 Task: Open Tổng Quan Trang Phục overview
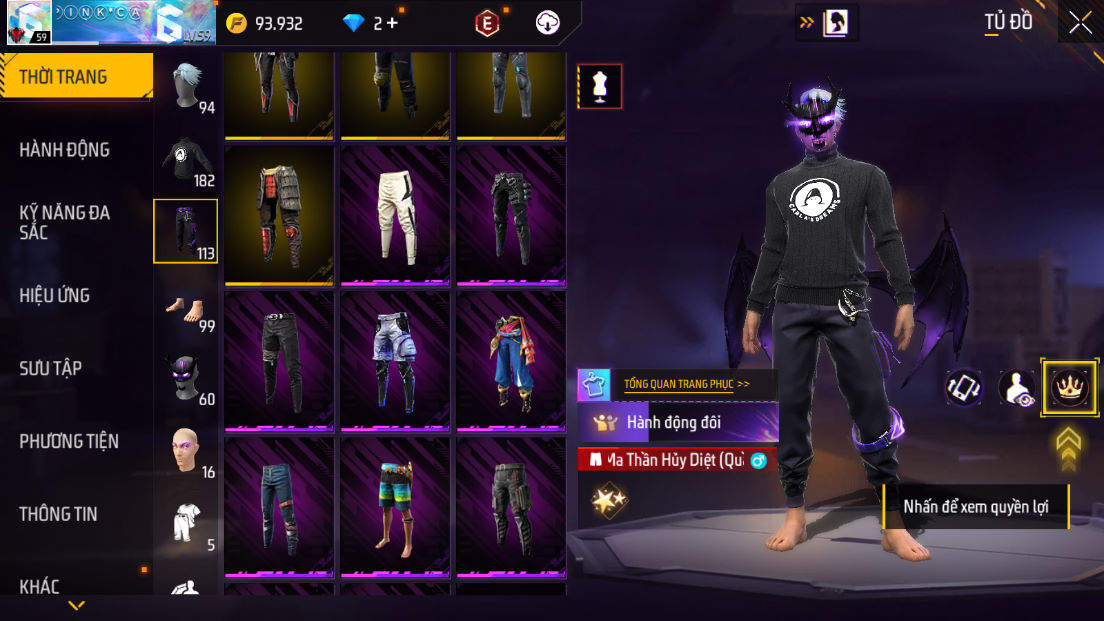pyautogui.click(x=686, y=383)
